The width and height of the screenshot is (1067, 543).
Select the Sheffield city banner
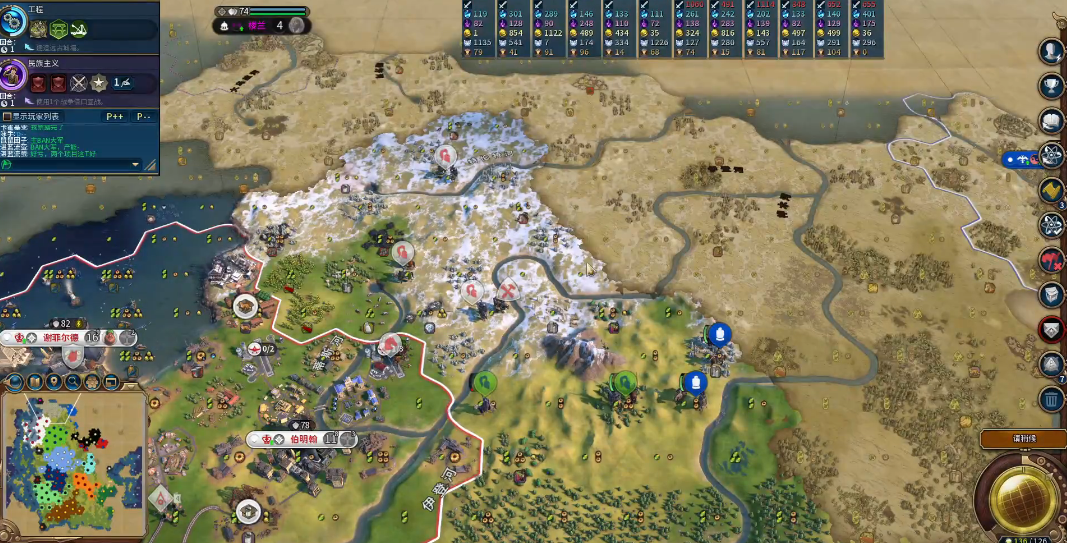pyautogui.click(x=65, y=338)
